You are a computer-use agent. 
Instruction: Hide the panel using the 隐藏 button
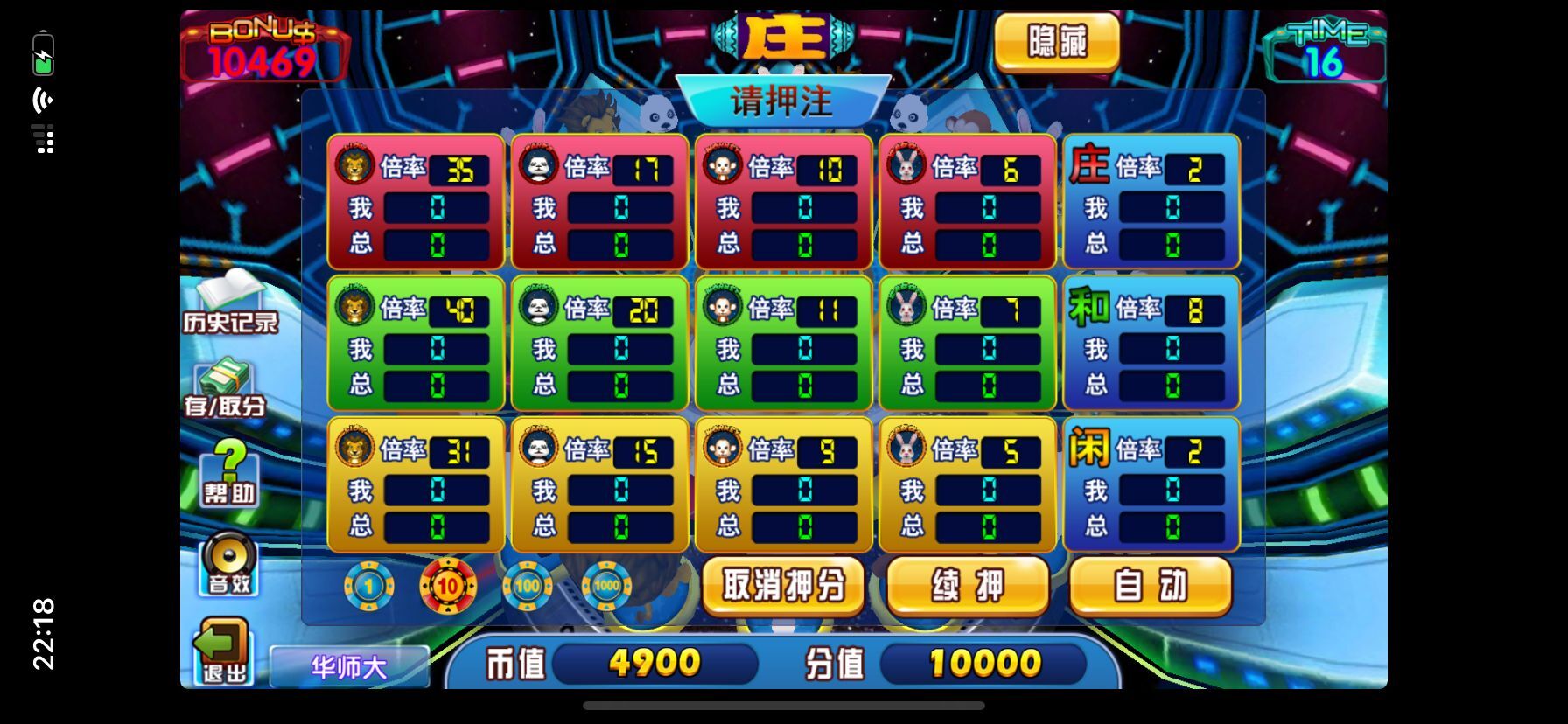[x=1055, y=43]
